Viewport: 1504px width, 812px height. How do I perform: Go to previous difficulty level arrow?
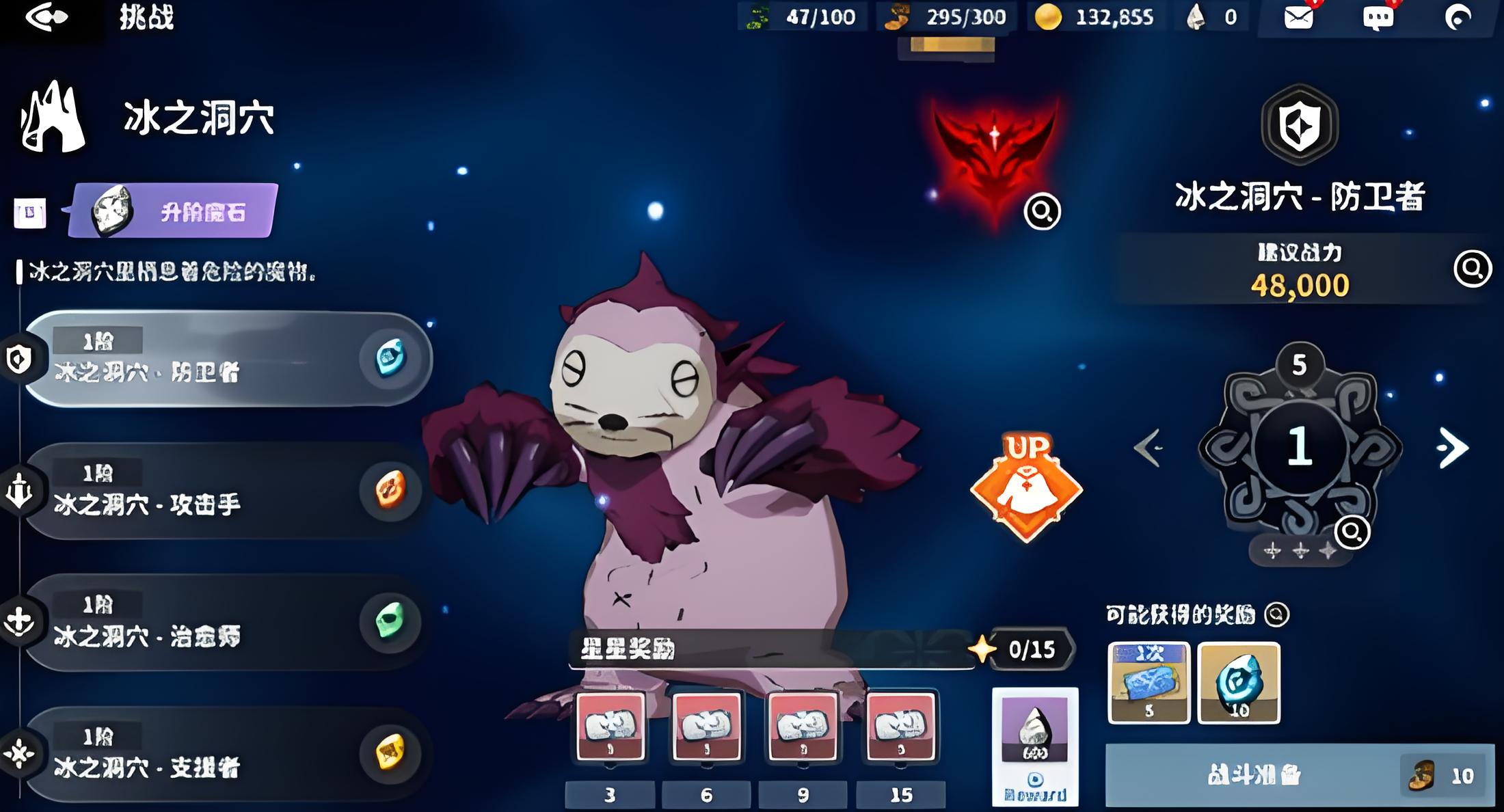point(1149,448)
